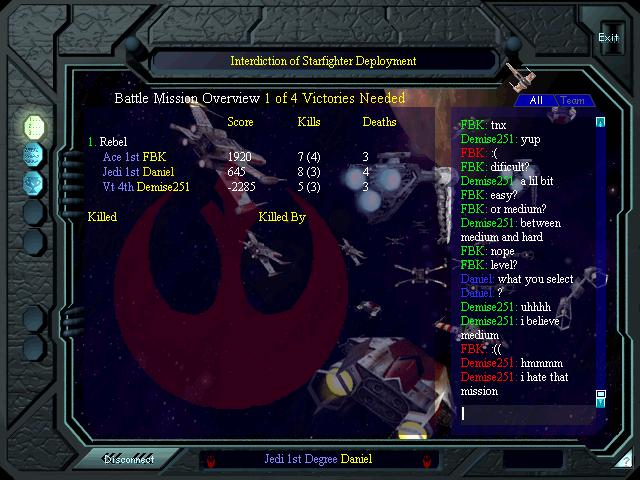Click the Exit button
The image size is (640, 480).
(x=608, y=38)
